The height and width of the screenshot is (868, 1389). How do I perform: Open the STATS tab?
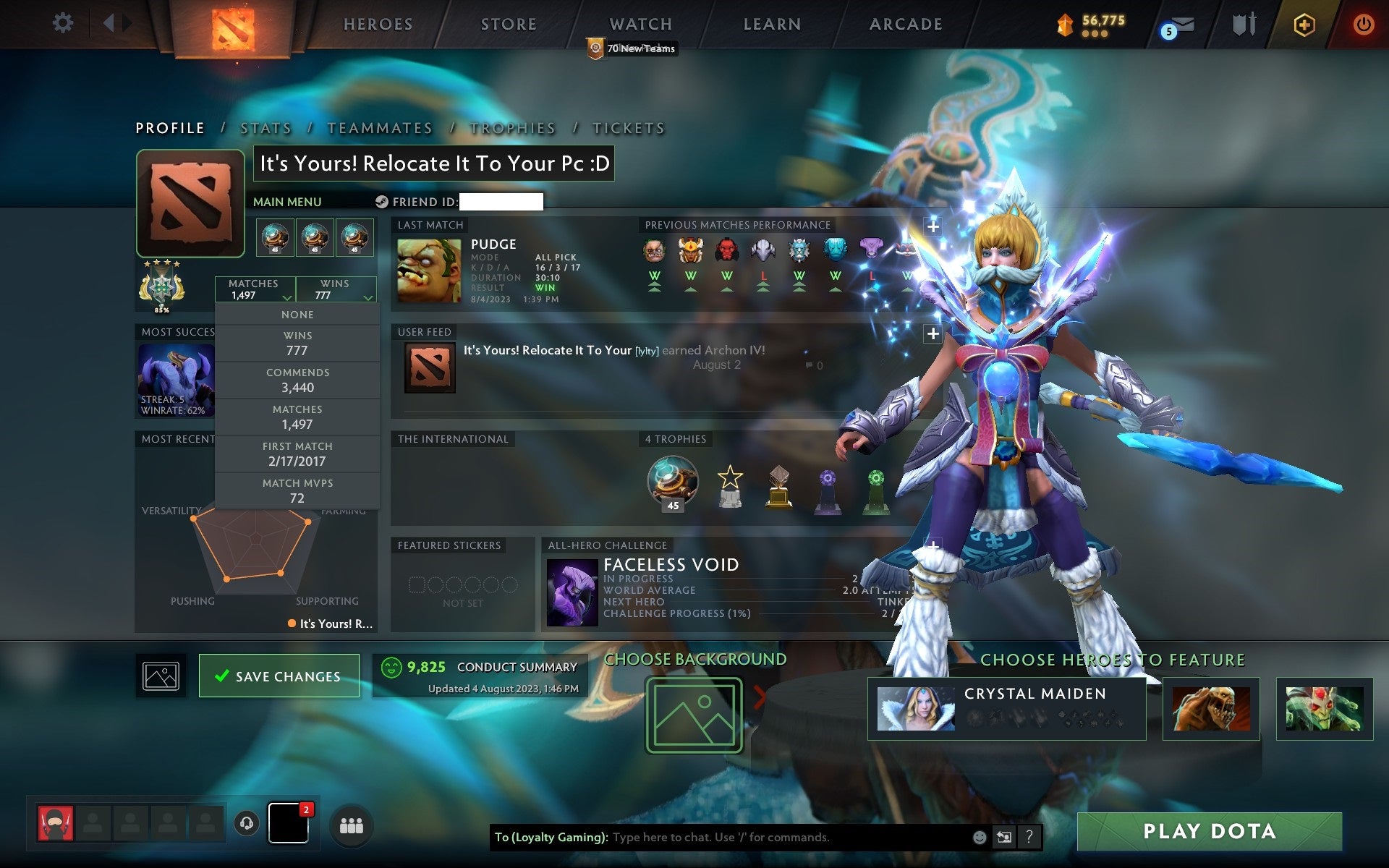coord(266,127)
